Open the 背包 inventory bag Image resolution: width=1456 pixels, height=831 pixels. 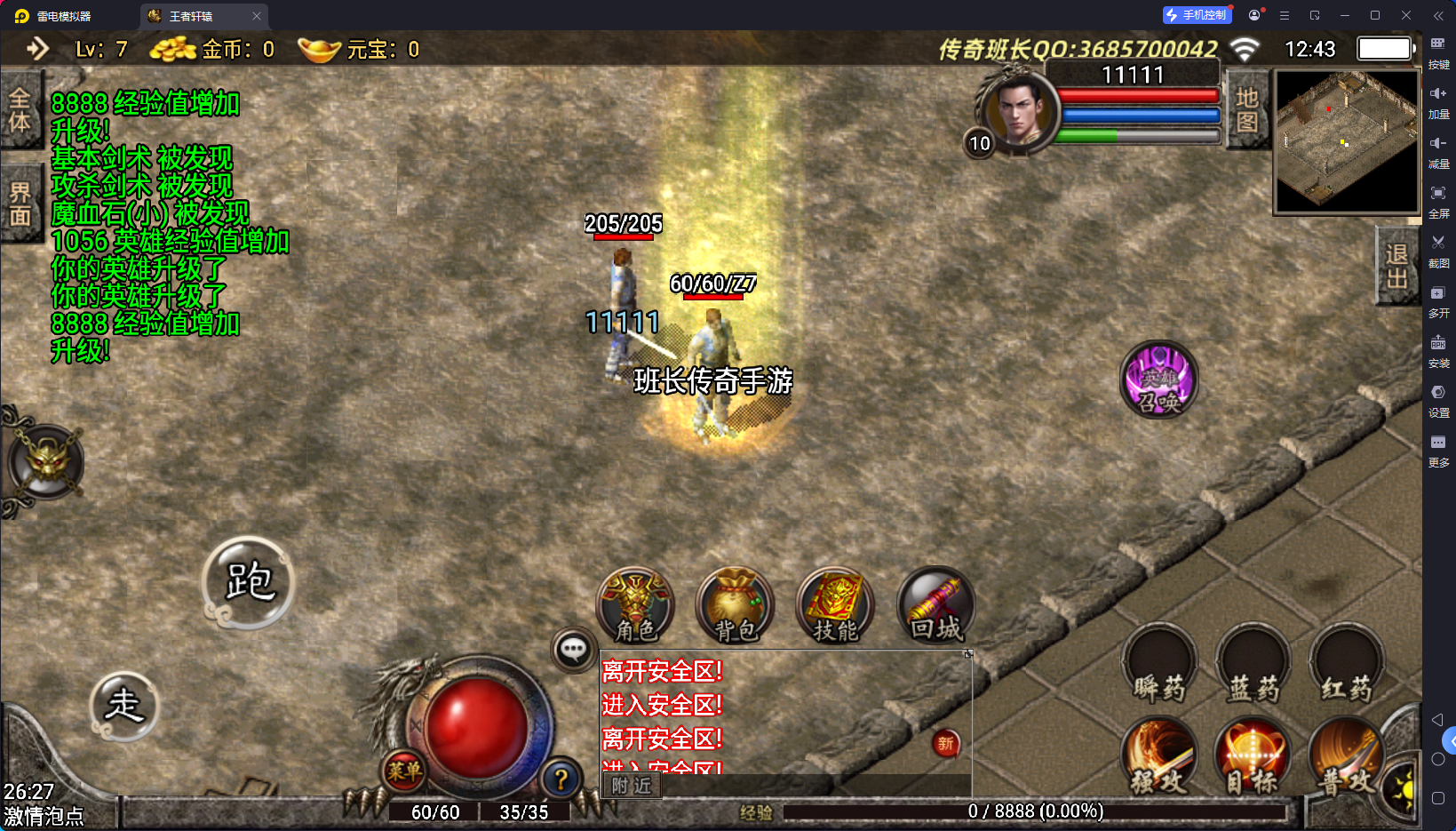tap(736, 606)
